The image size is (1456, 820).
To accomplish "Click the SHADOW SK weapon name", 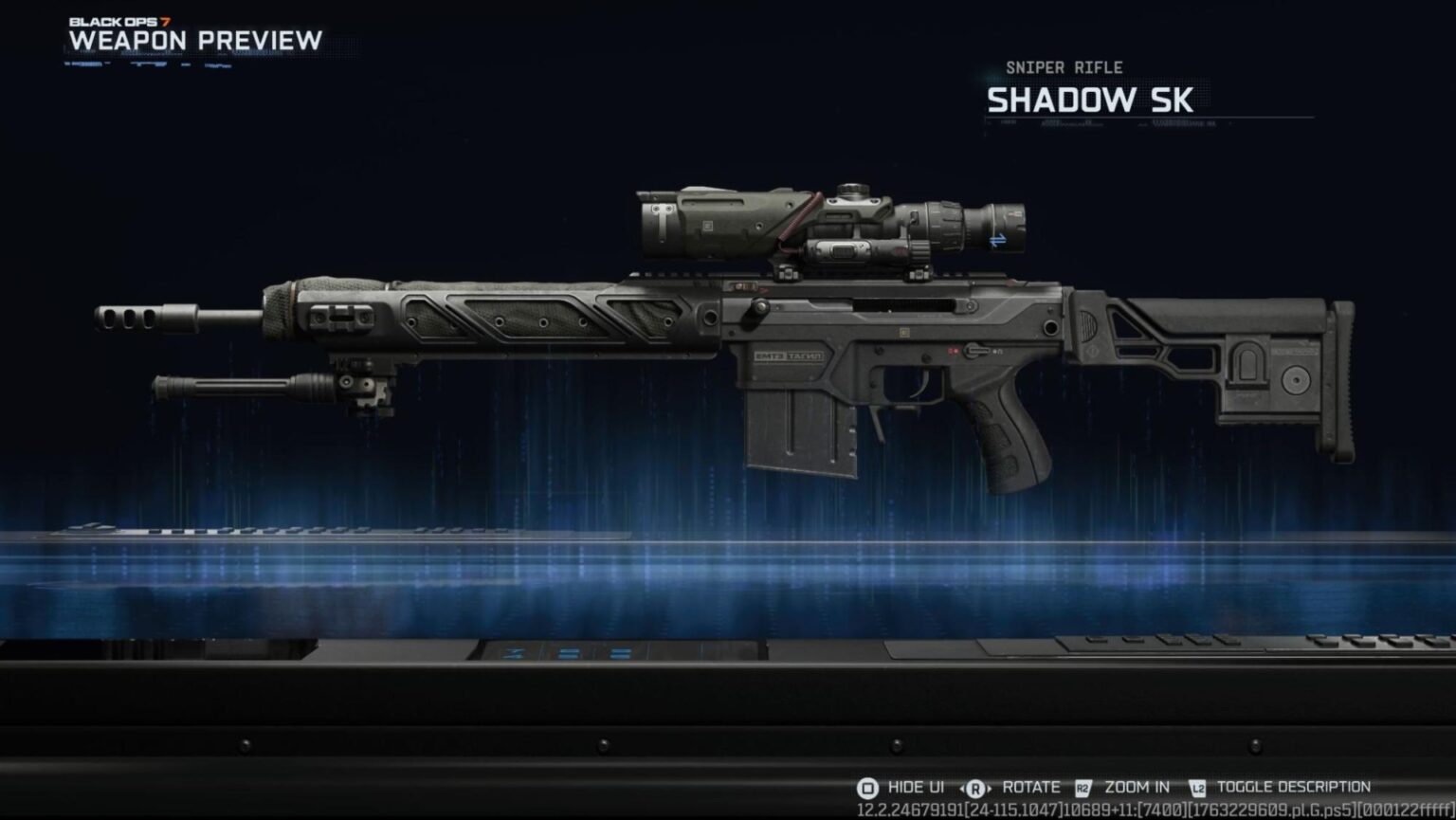I will 1088,100.
